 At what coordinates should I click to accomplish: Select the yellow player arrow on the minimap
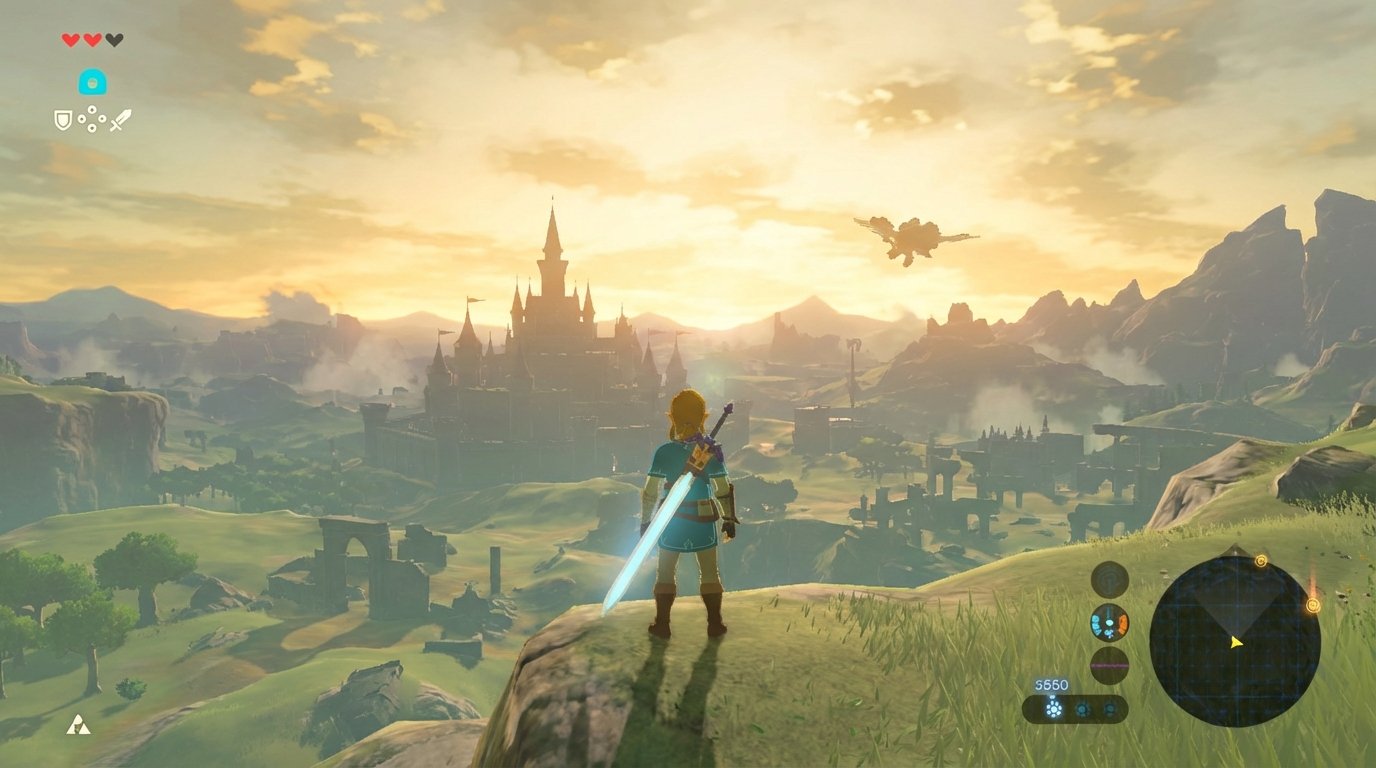click(x=1236, y=641)
